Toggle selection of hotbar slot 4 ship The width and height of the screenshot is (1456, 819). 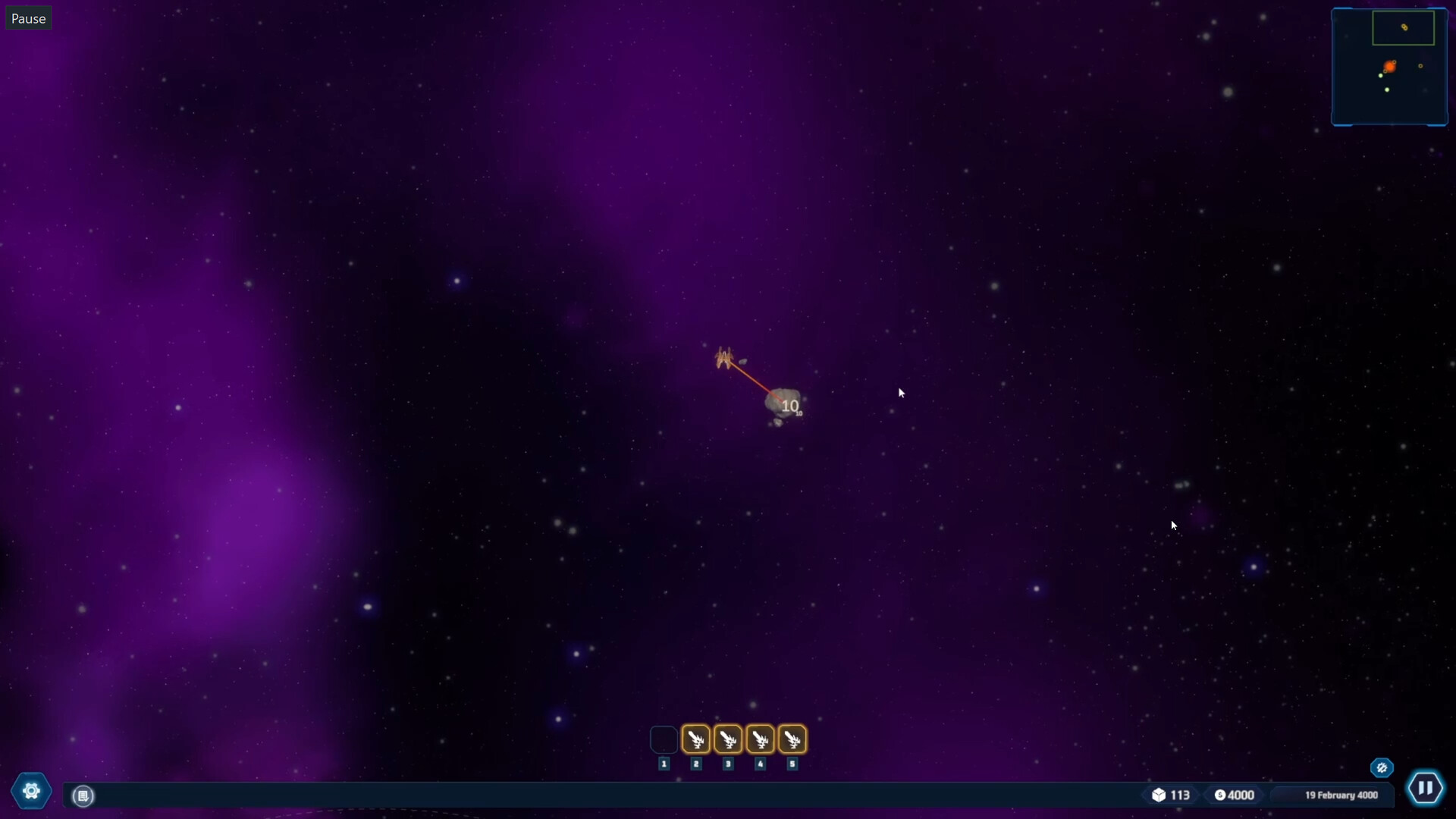tap(761, 739)
